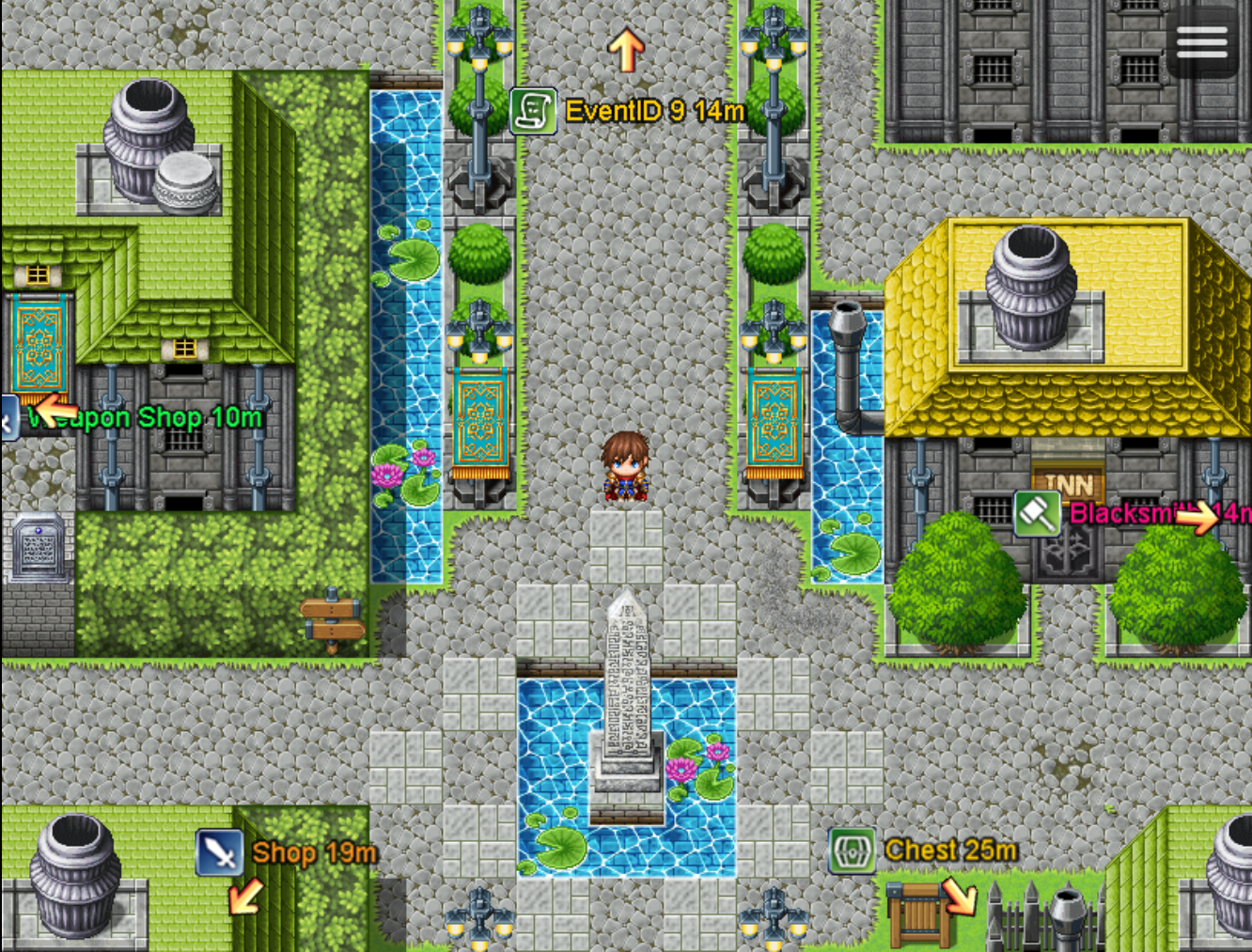The height and width of the screenshot is (952, 1252).
Task: Select the Chest 25m text marker
Action: coord(949,849)
